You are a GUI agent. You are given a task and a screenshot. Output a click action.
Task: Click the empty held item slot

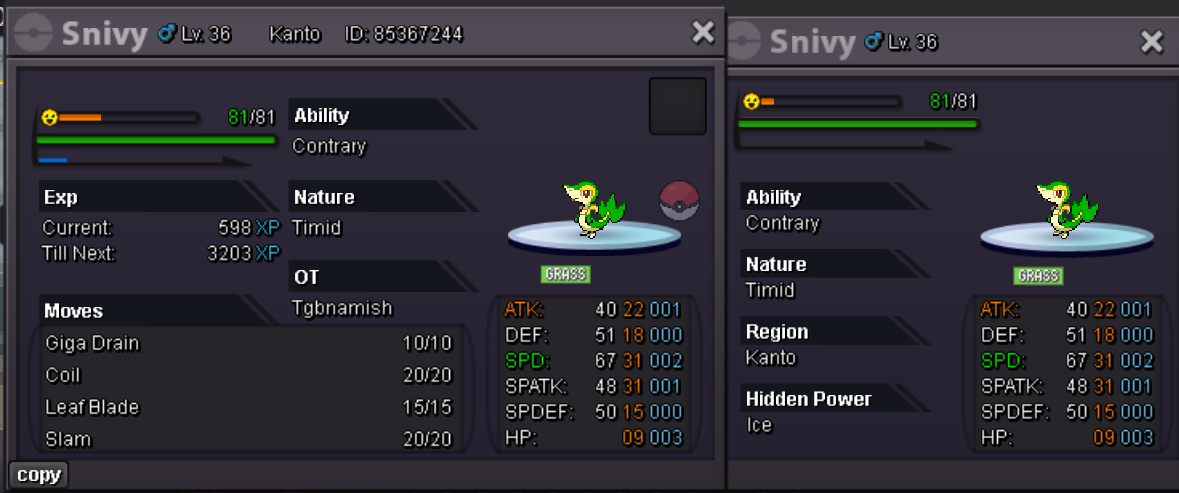click(x=678, y=106)
